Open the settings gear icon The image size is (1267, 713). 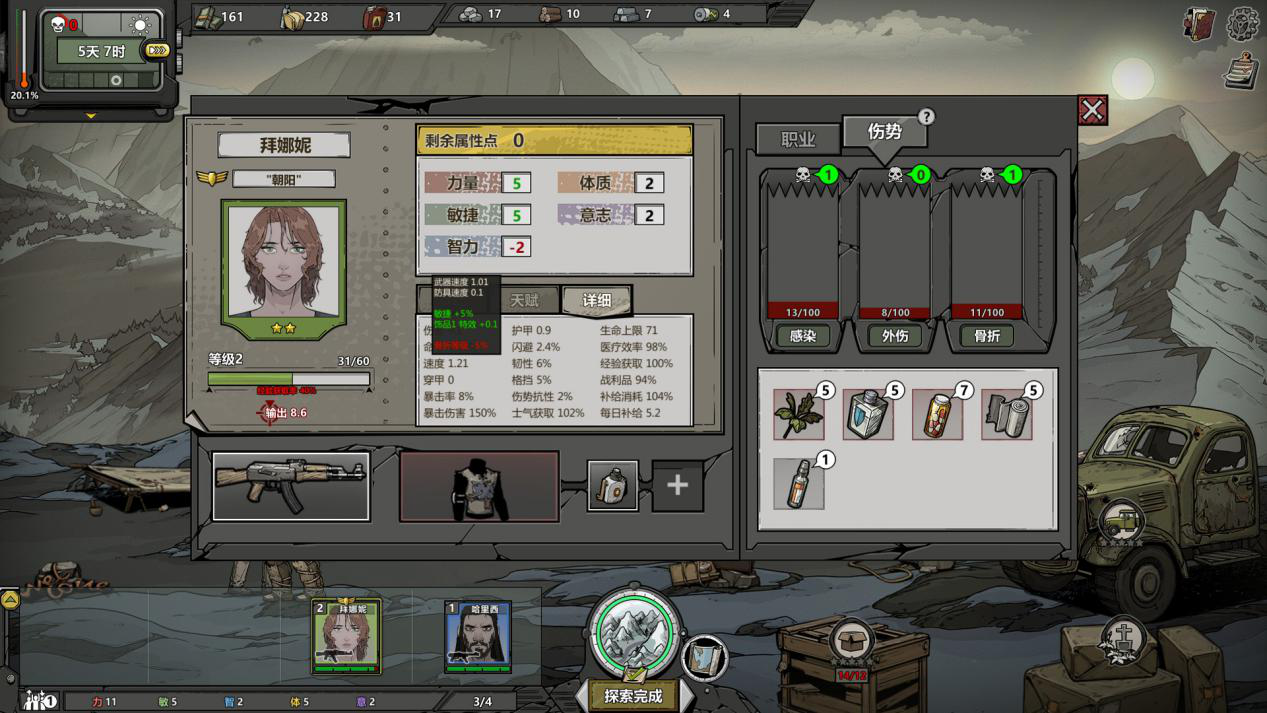coord(1245,24)
